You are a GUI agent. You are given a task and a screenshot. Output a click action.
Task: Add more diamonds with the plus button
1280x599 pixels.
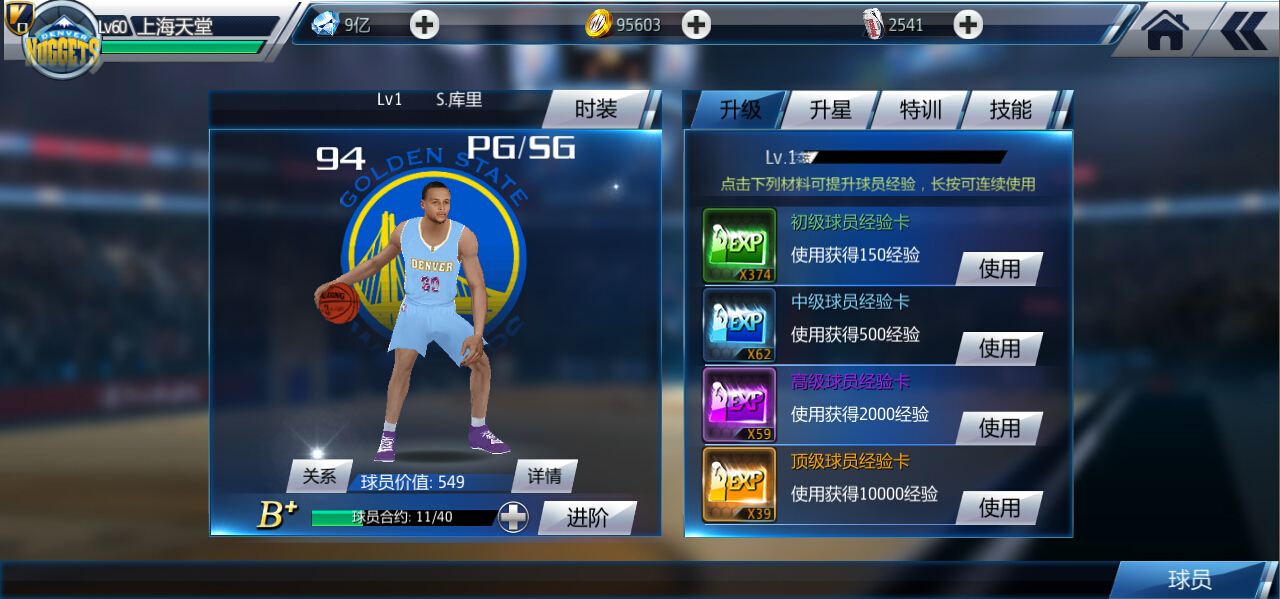(425, 25)
